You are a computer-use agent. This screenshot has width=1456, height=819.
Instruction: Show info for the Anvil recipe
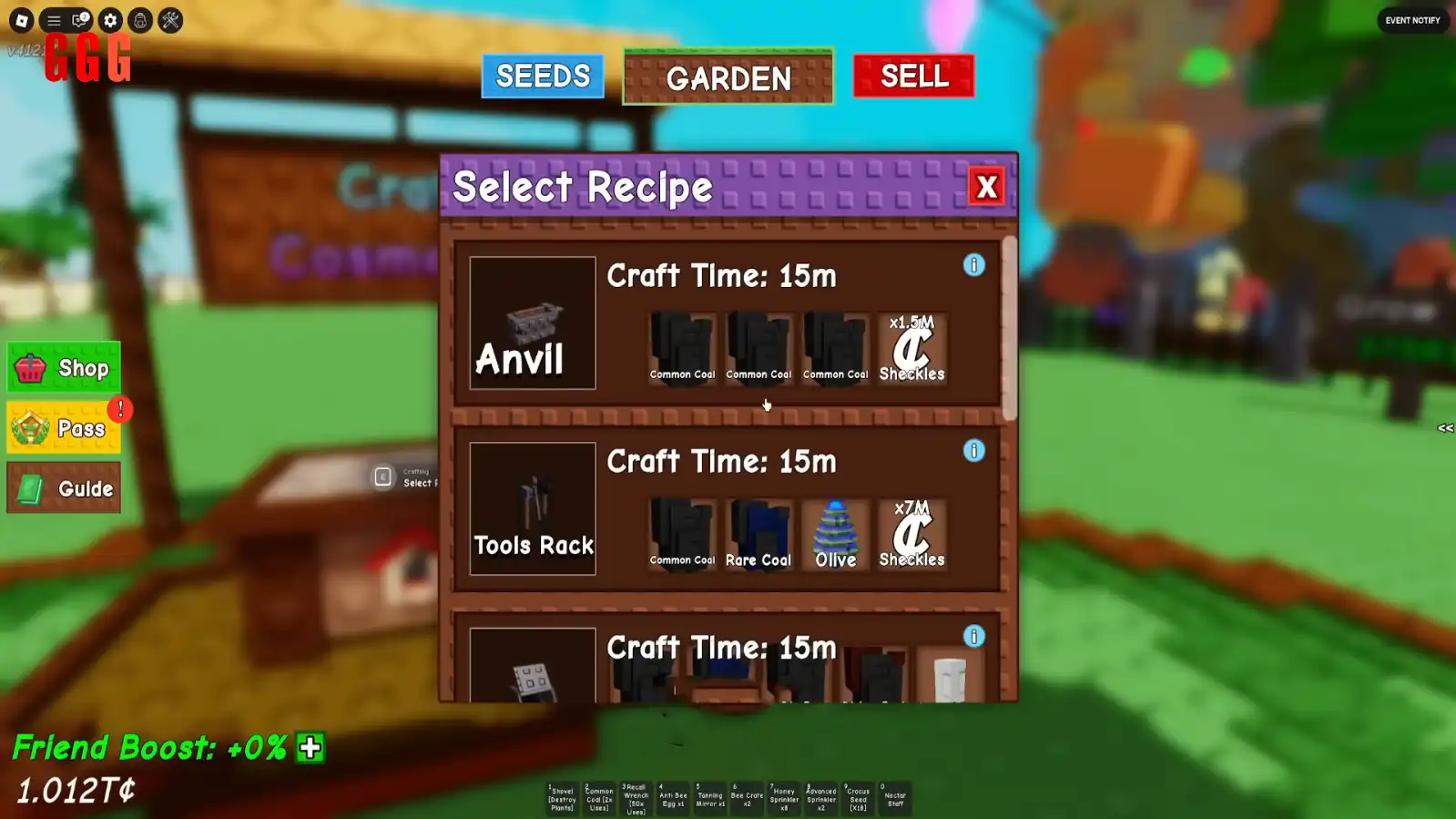point(973,265)
